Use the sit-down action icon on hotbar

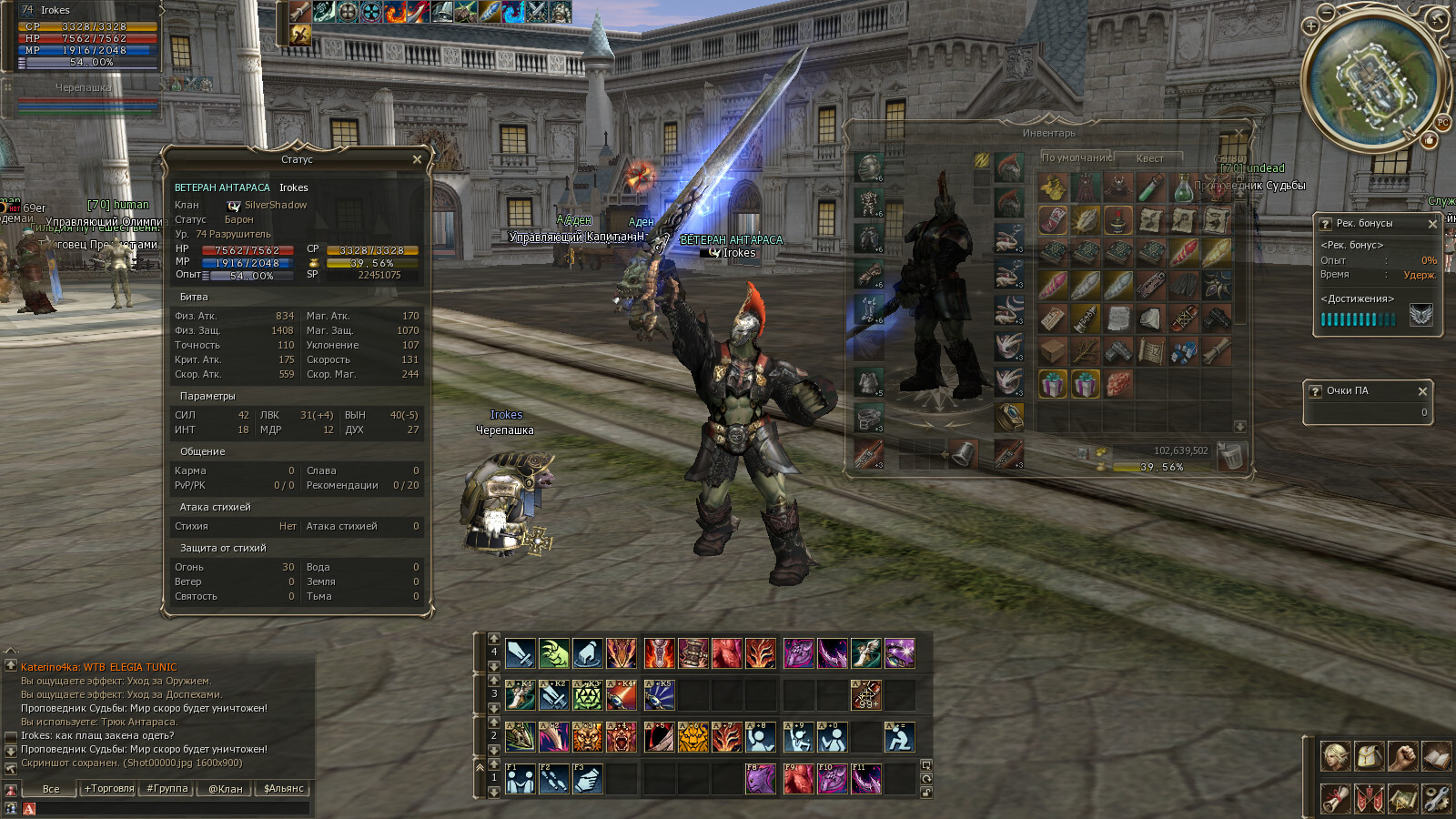[x=899, y=737]
